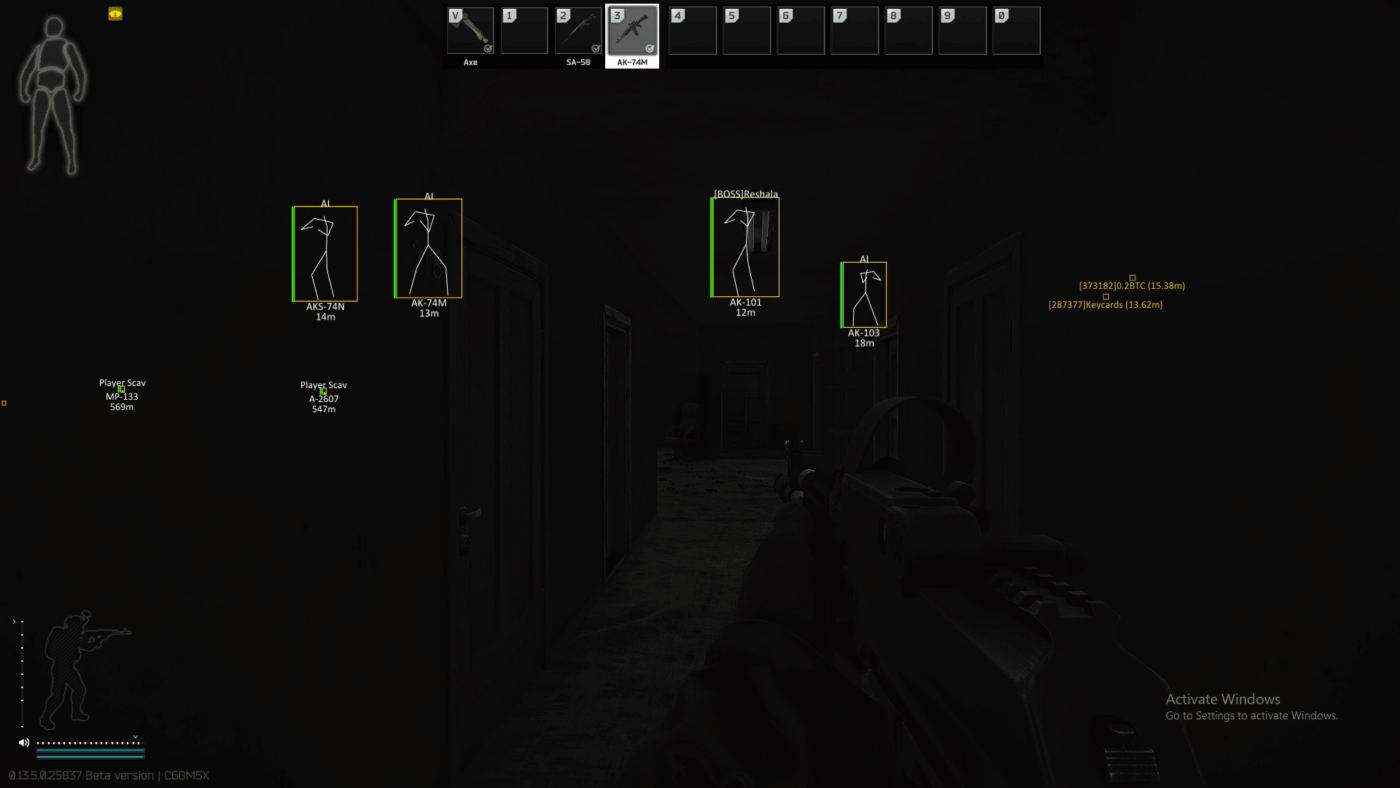Viewport: 1400px width, 788px height.
Task: Click the Go to Settings activation link
Action: [1250, 715]
